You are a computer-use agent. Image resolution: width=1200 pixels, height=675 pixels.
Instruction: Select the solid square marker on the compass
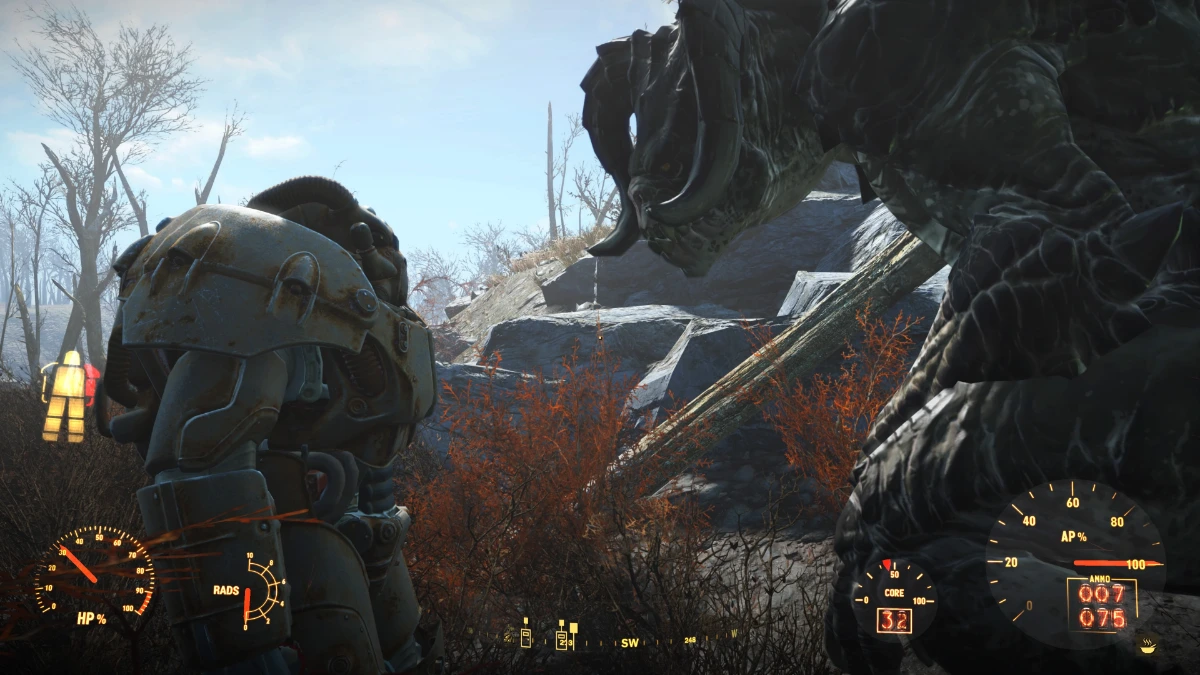point(573,627)
